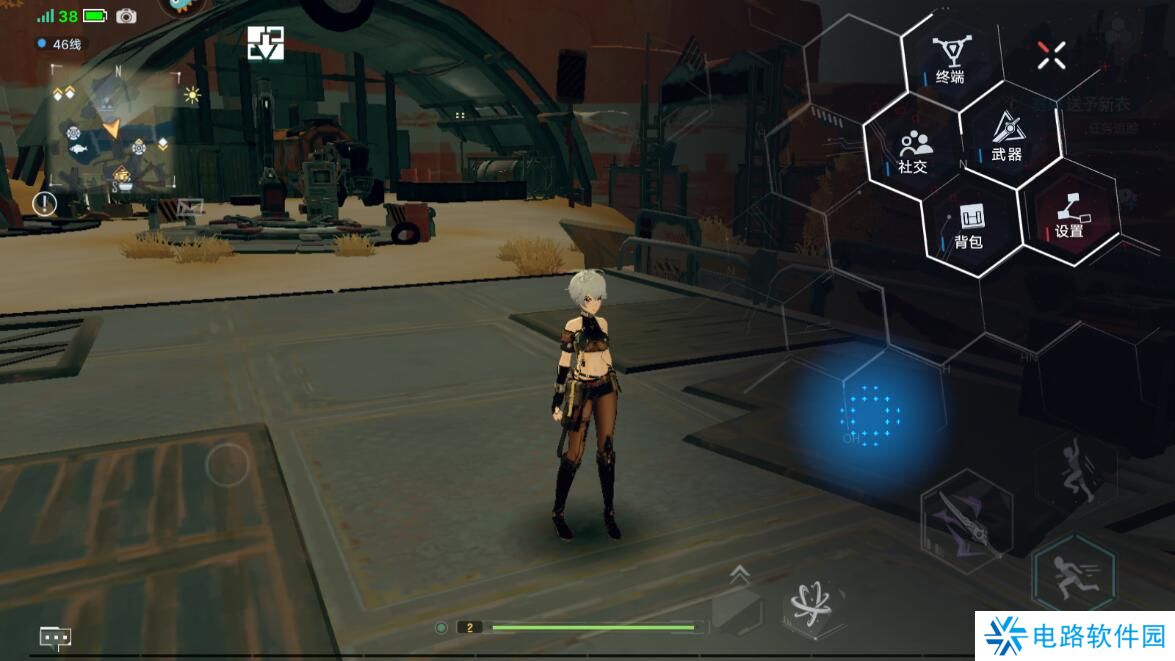Activate the sword weapon attack button
Screen dimensions: 1175x661
coord(965,519)
